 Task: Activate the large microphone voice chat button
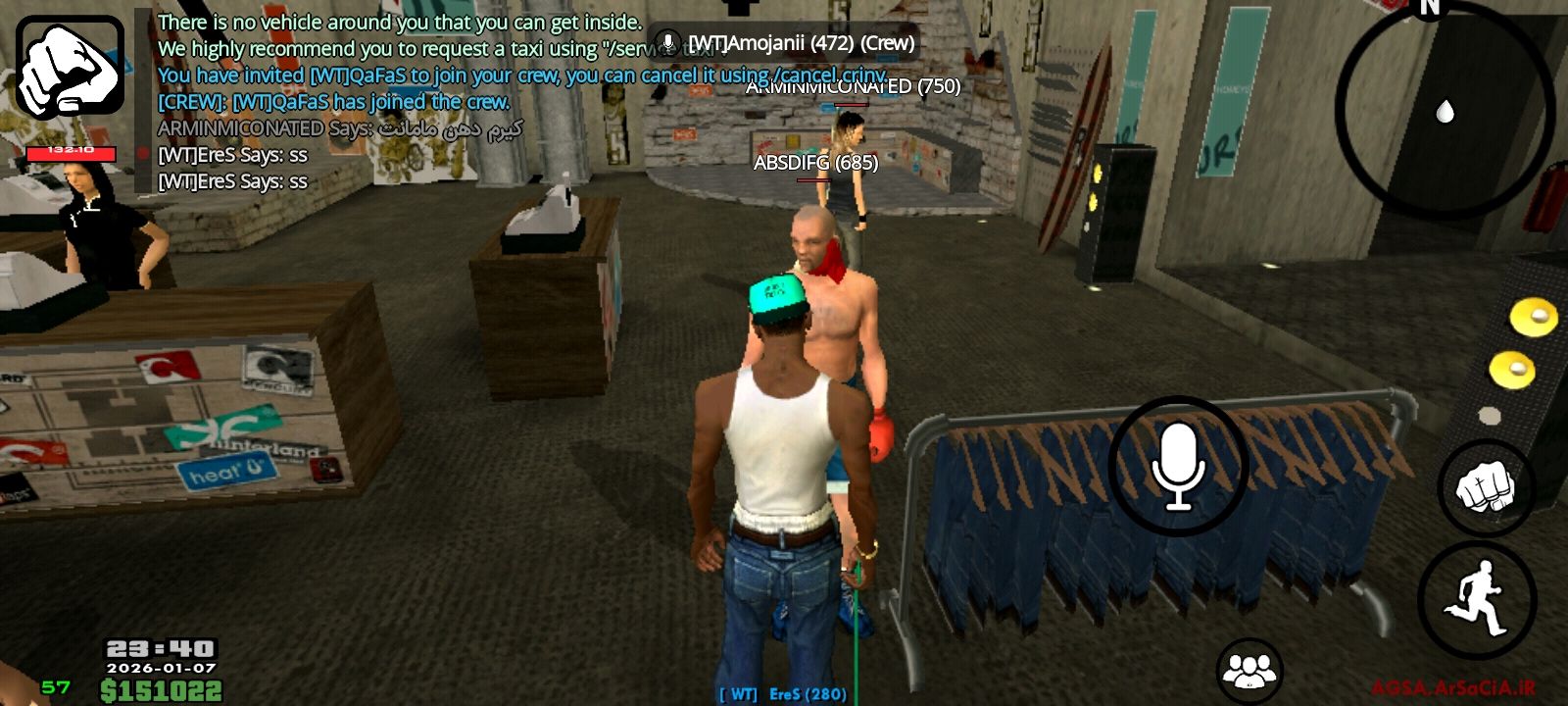[1177, 467]
